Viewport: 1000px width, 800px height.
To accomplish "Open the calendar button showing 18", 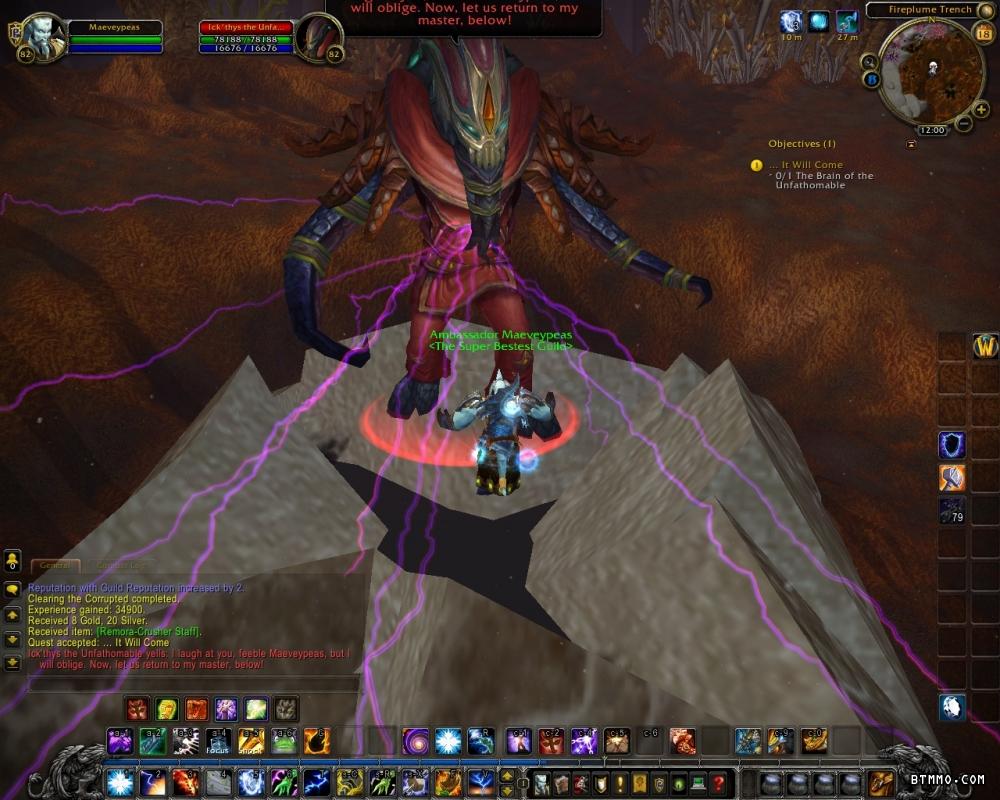I will (x=983, y=34).
